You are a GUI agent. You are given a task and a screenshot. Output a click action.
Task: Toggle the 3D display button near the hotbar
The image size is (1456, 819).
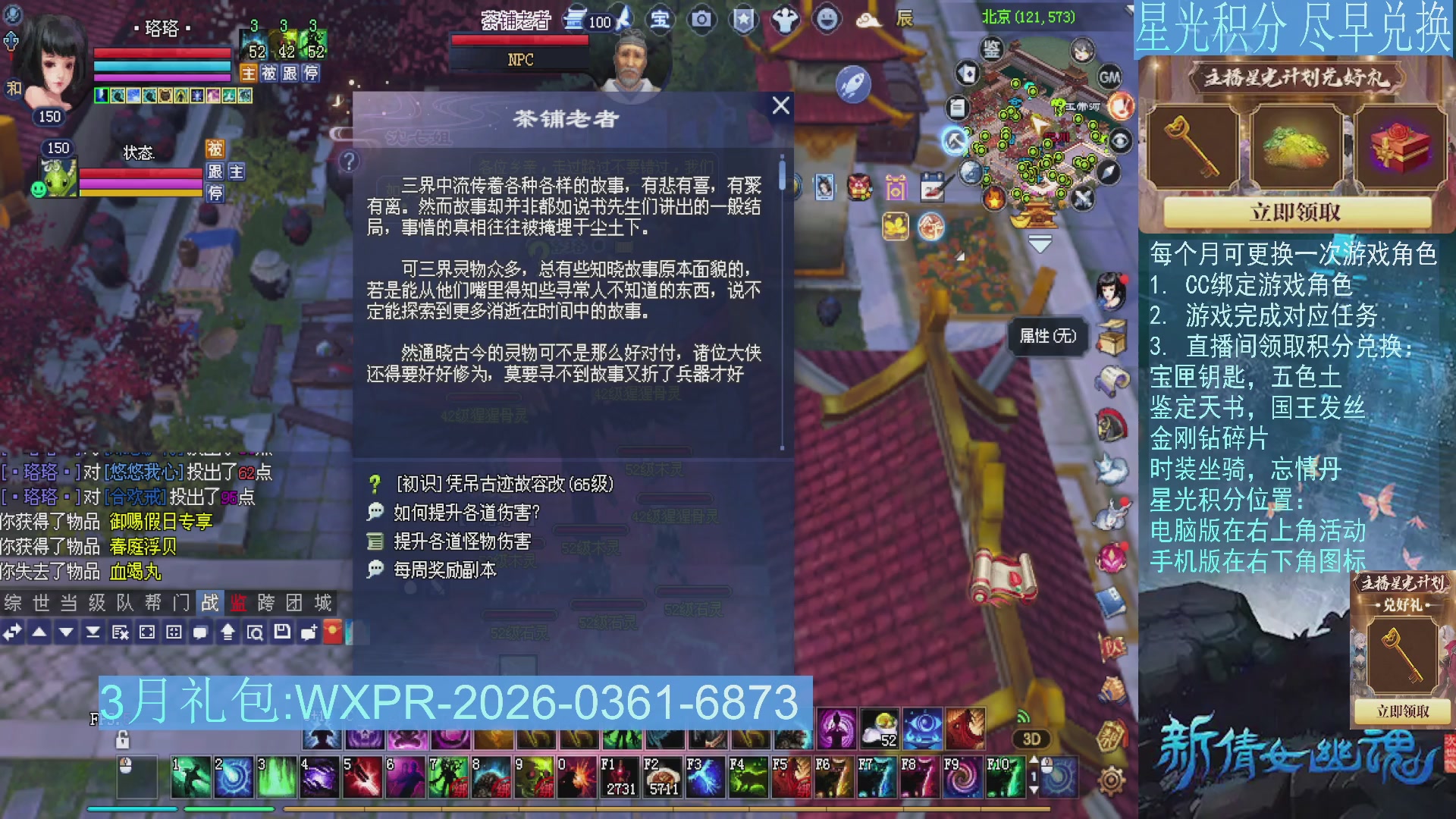(1031, 739)
